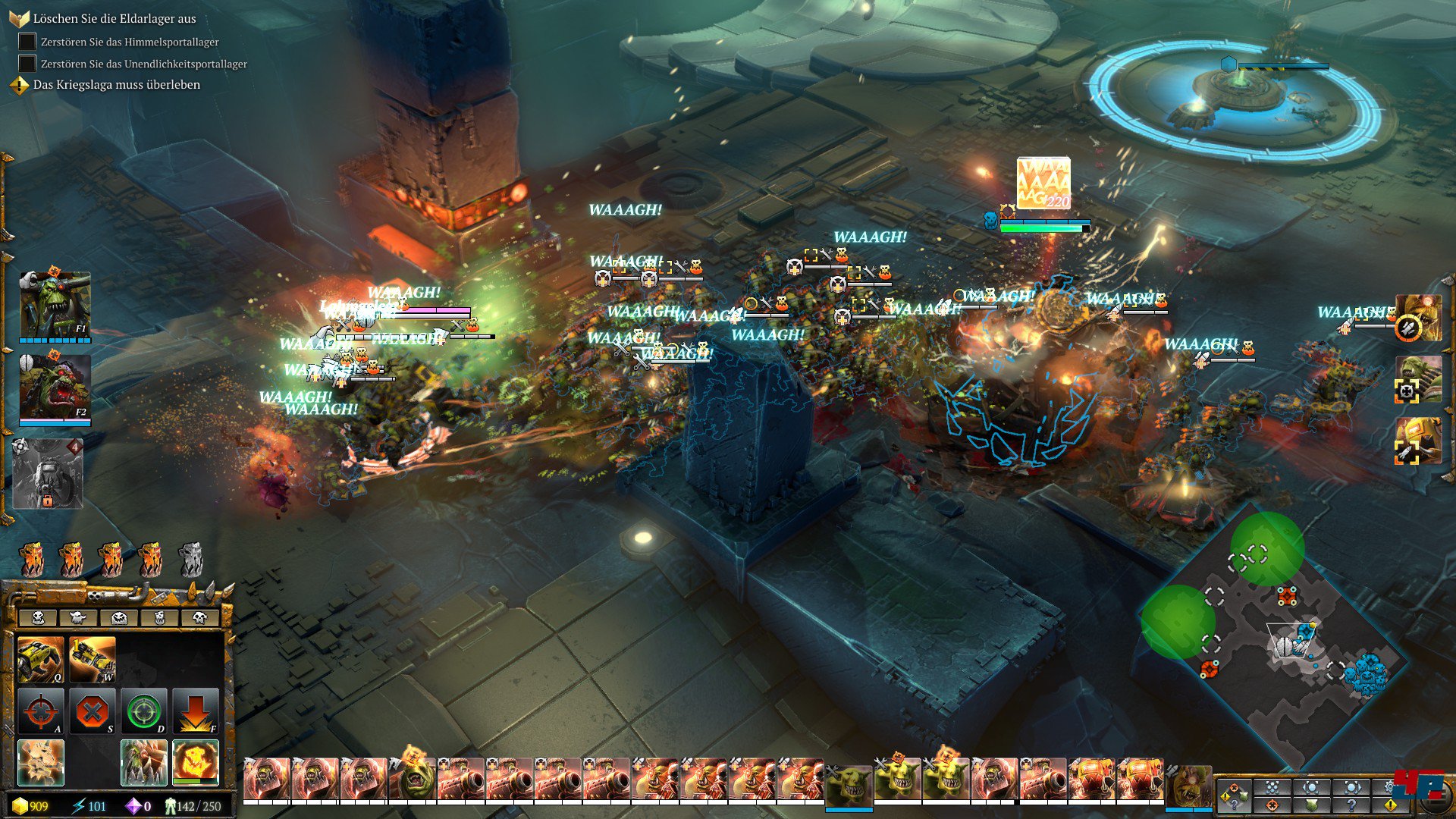The width and height of the screenshot is (1456, 819).
Task: Select the Weirdboy hero portrait marked F2
Action: (55, 387)
